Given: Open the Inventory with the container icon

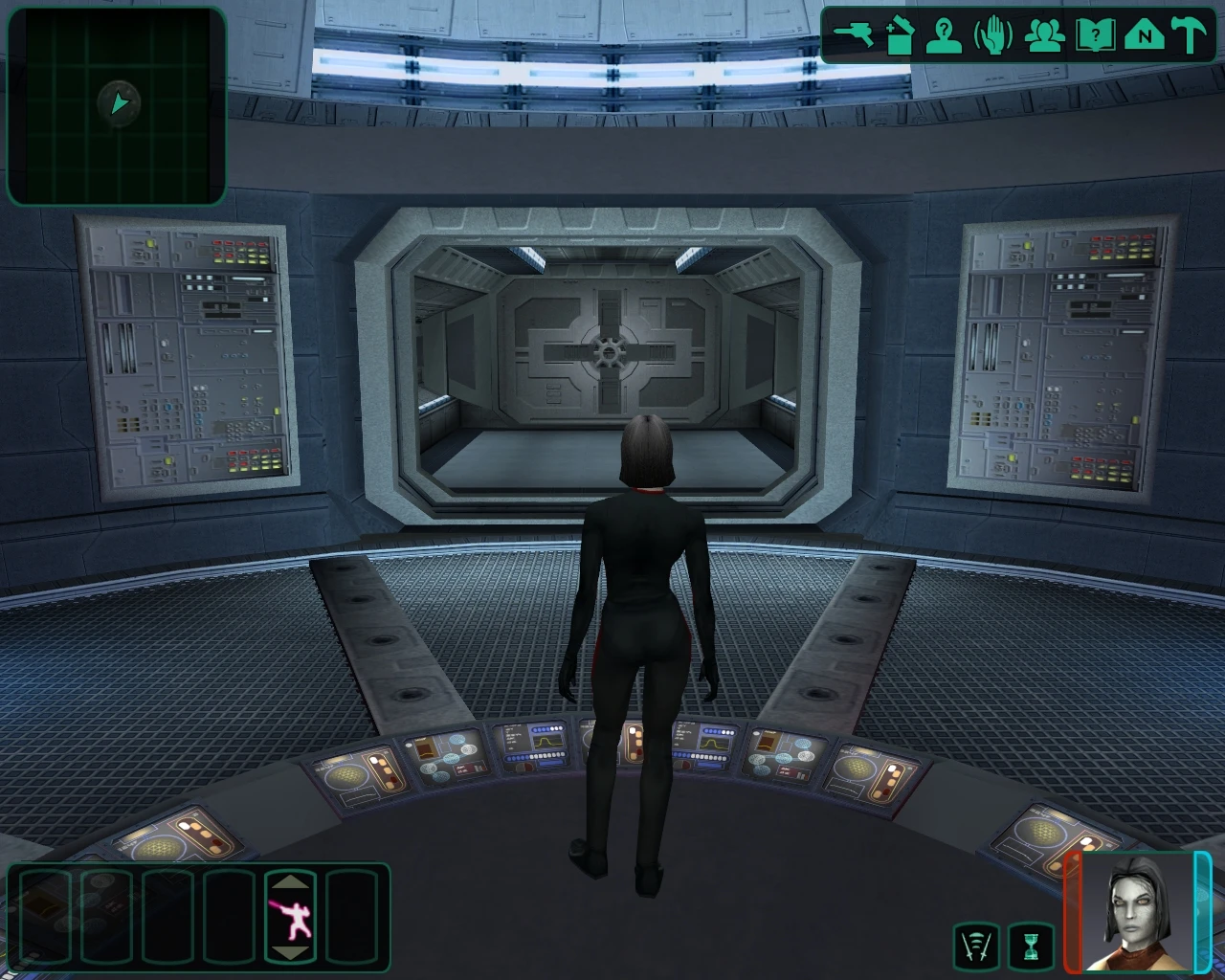Looking at the screenshot, I should pyautogui.click(x=900, y=33).
